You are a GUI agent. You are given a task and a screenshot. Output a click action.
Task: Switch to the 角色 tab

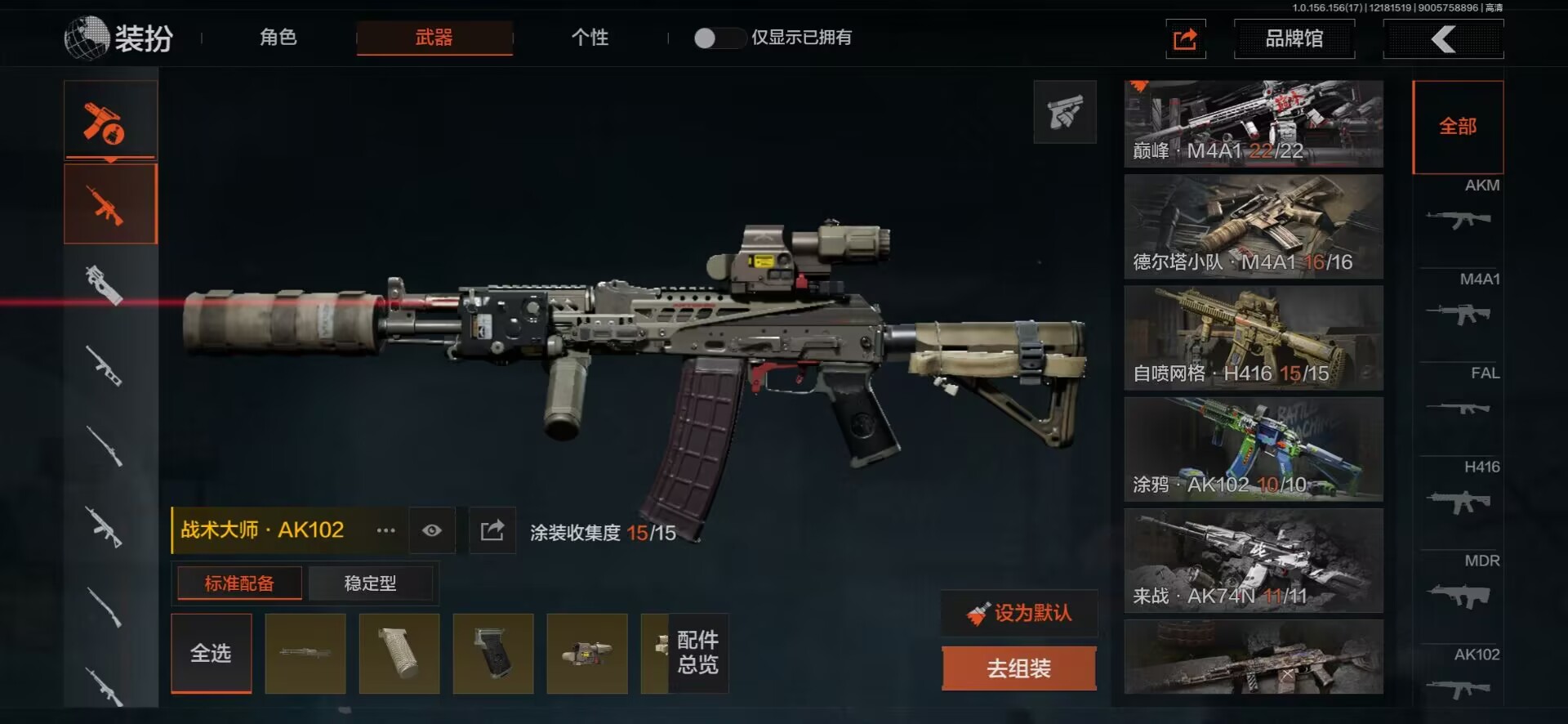point(278,38)
